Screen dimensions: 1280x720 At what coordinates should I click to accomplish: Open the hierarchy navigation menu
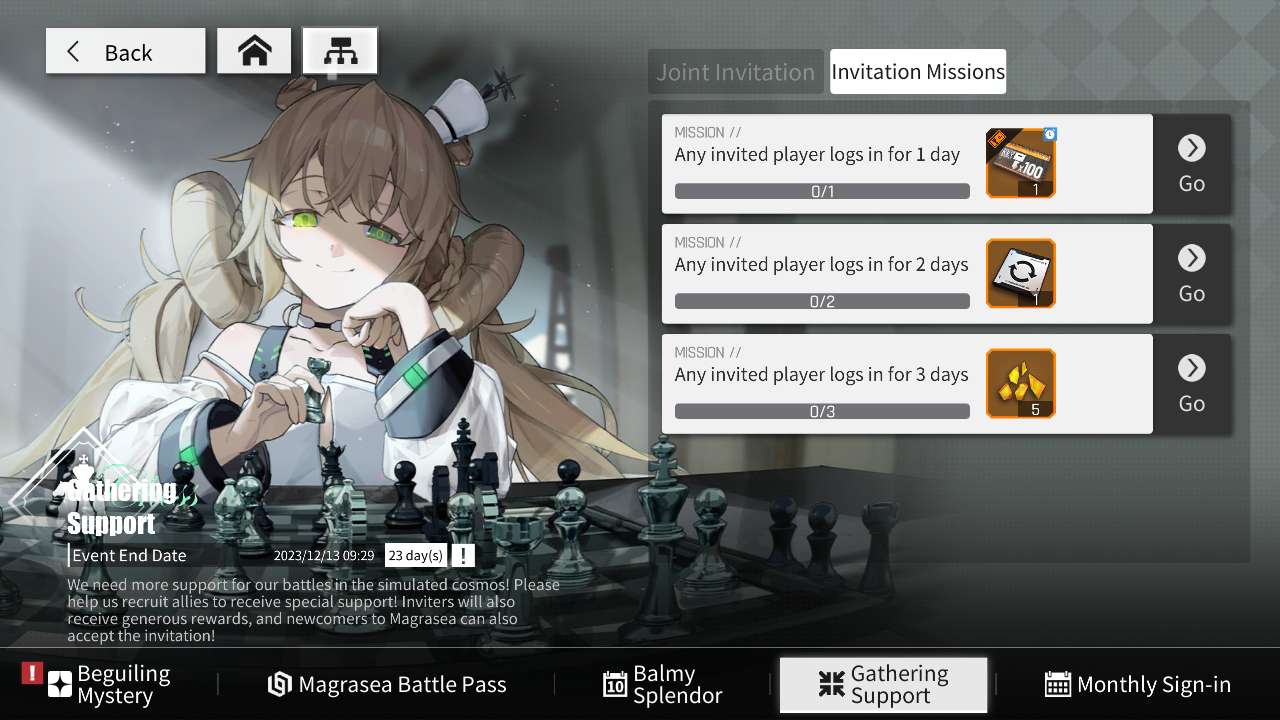click(340, 52)
